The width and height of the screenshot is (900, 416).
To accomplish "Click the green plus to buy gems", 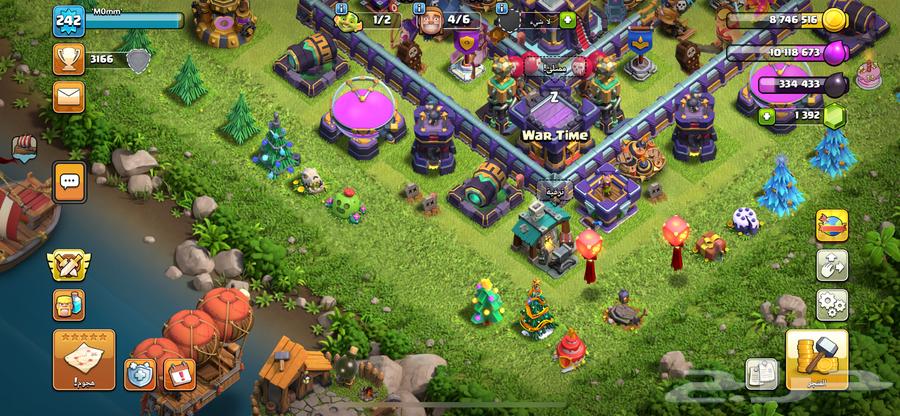I will (767, 117).
